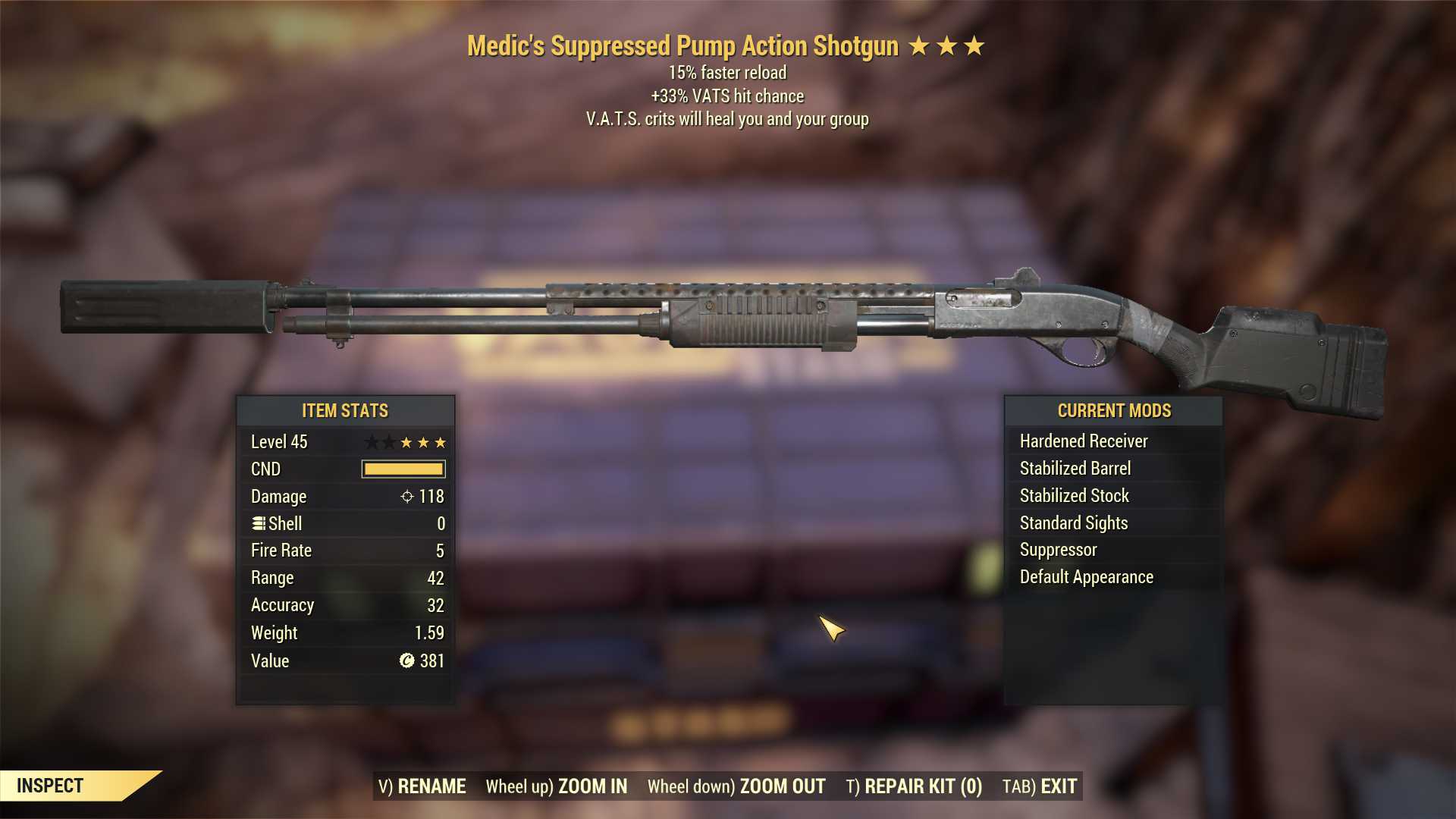Image resolution: width=1456 pixels, height=819 pixels.
Task: Choose TAB EXIT to leave inspect view
Action: (x=1040, y=786)
